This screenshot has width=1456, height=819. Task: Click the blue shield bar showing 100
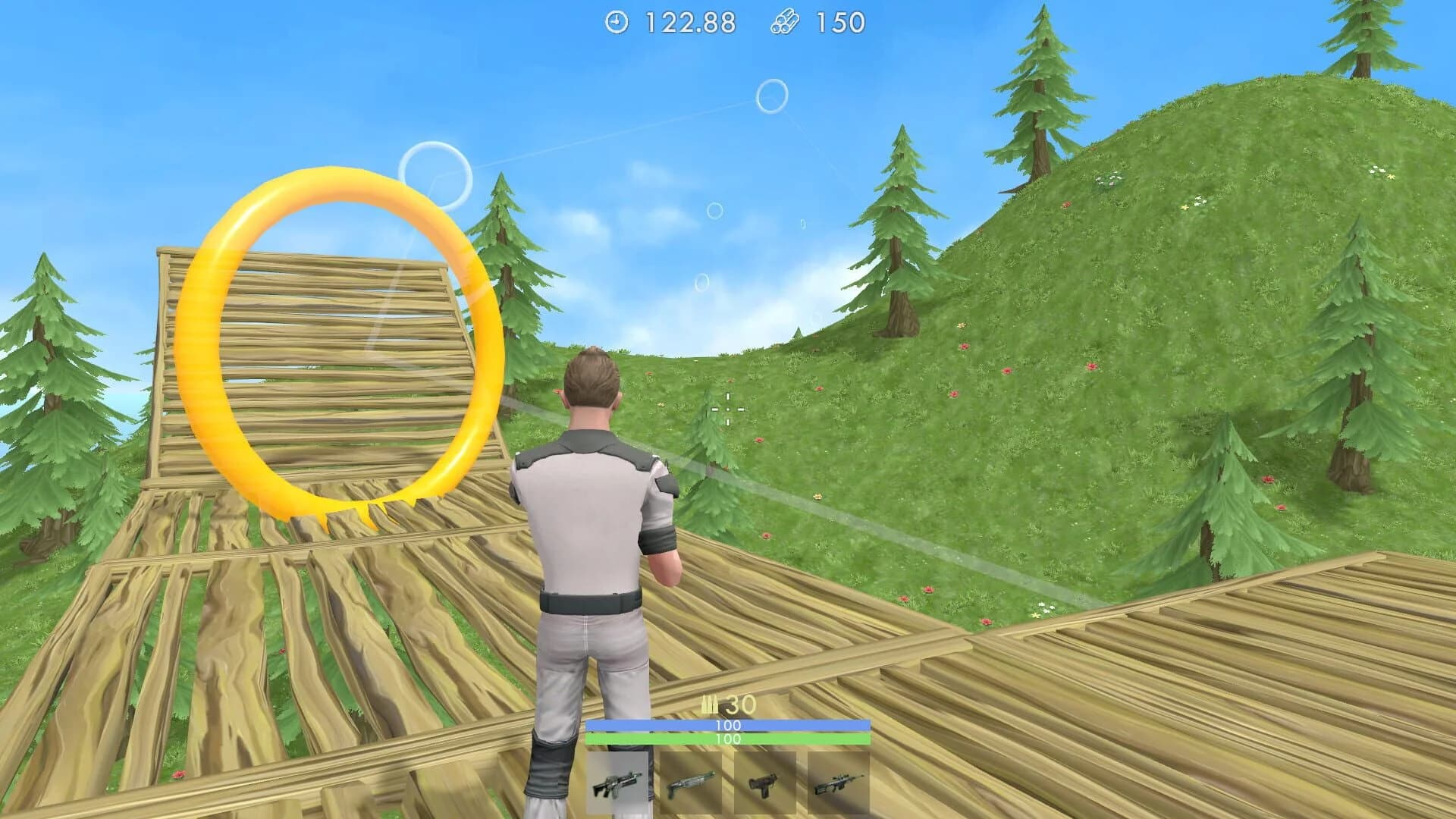pos(728,726)
